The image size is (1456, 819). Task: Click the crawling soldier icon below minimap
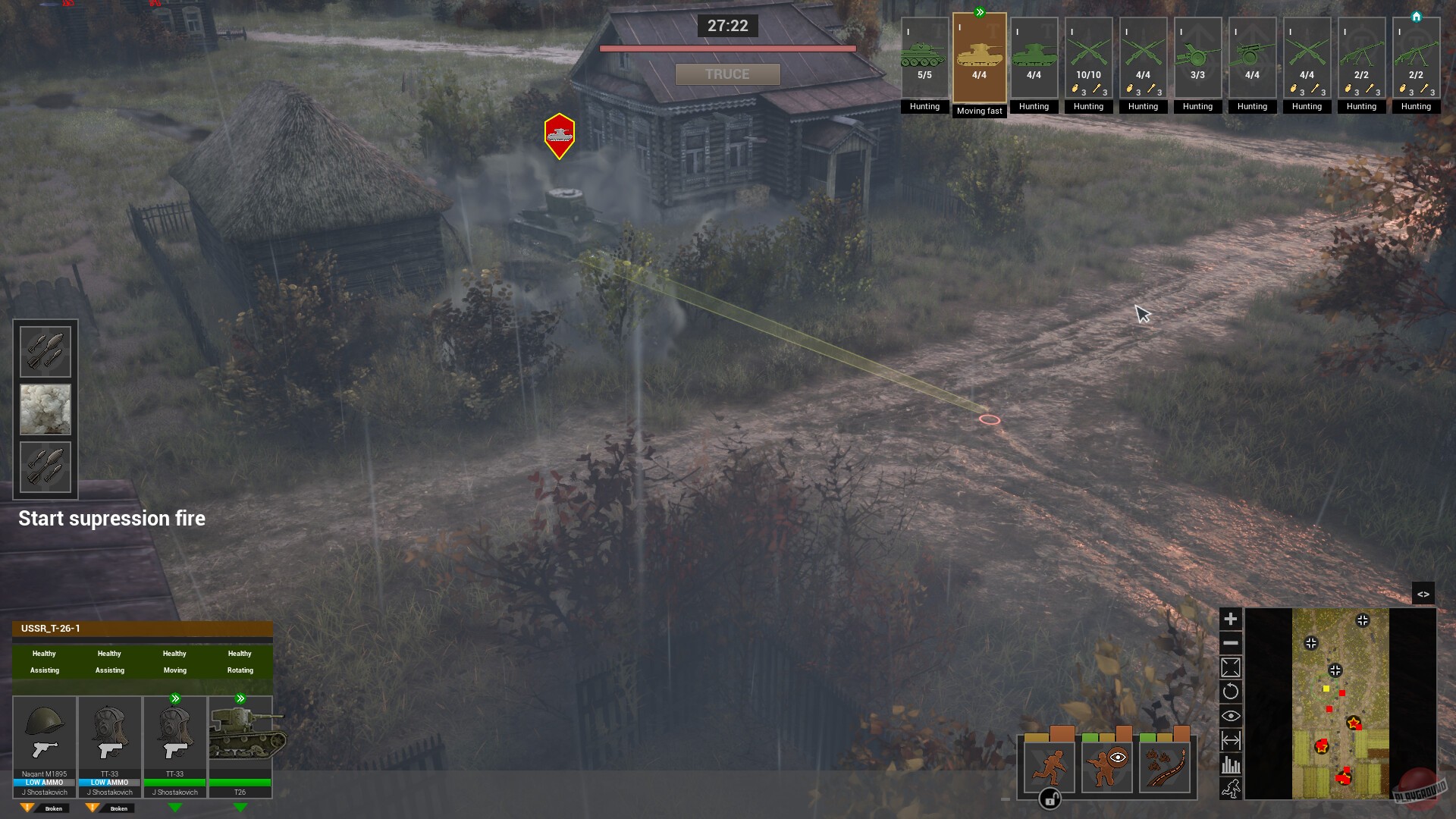[x=1232, y=789]
